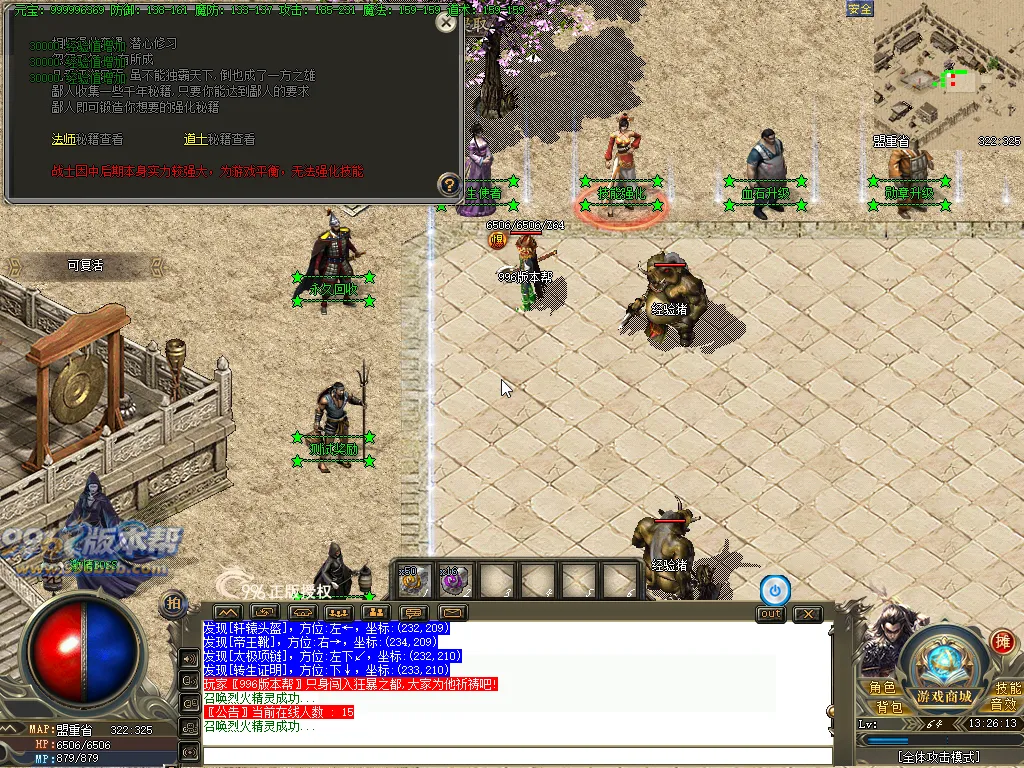Click the question mark help button
Screen dimensions: 1024x768
(x=448, y=184)
